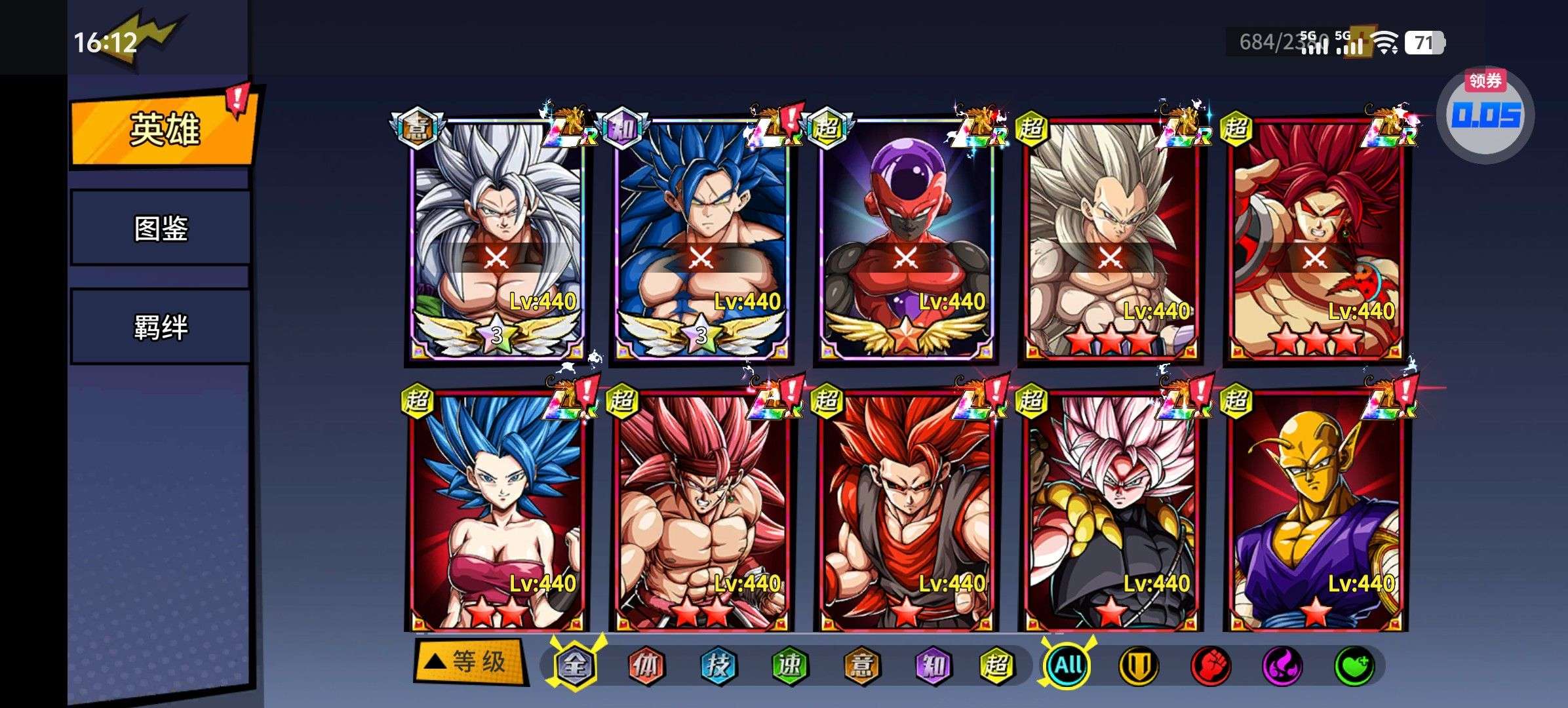Switch to the 图鉴 tab
The width and height of the screenshot is (1568, 708).
pos(161,228)
